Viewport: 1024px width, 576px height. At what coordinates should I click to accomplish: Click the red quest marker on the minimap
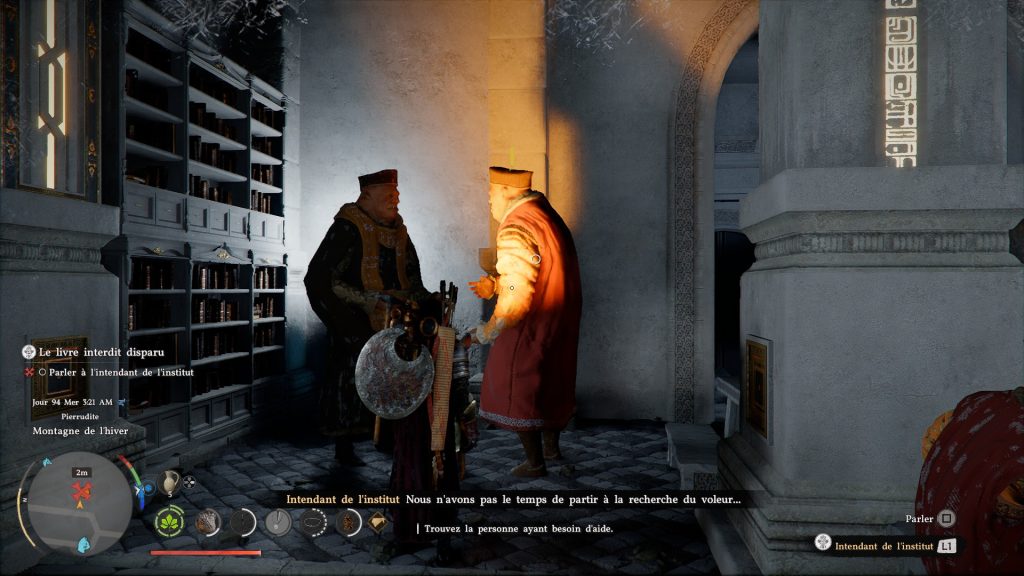tap(82, 490)
